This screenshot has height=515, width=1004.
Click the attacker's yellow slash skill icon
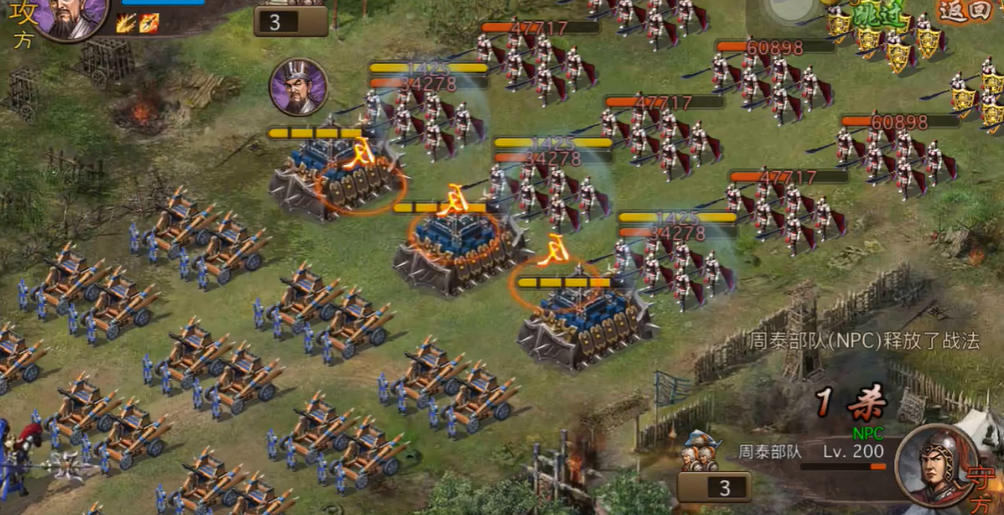126,23
